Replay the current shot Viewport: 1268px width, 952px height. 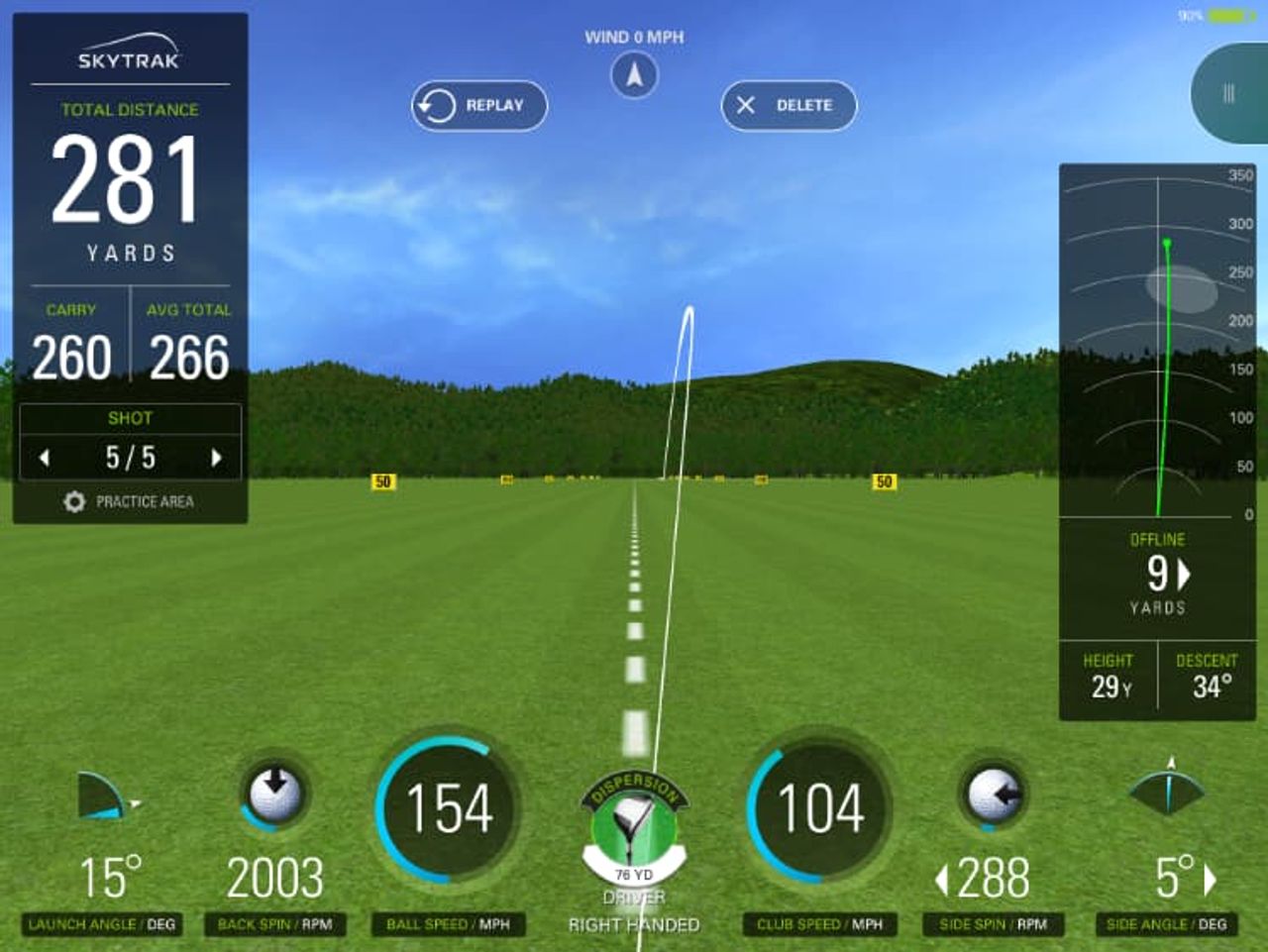(x=478, y=105)
